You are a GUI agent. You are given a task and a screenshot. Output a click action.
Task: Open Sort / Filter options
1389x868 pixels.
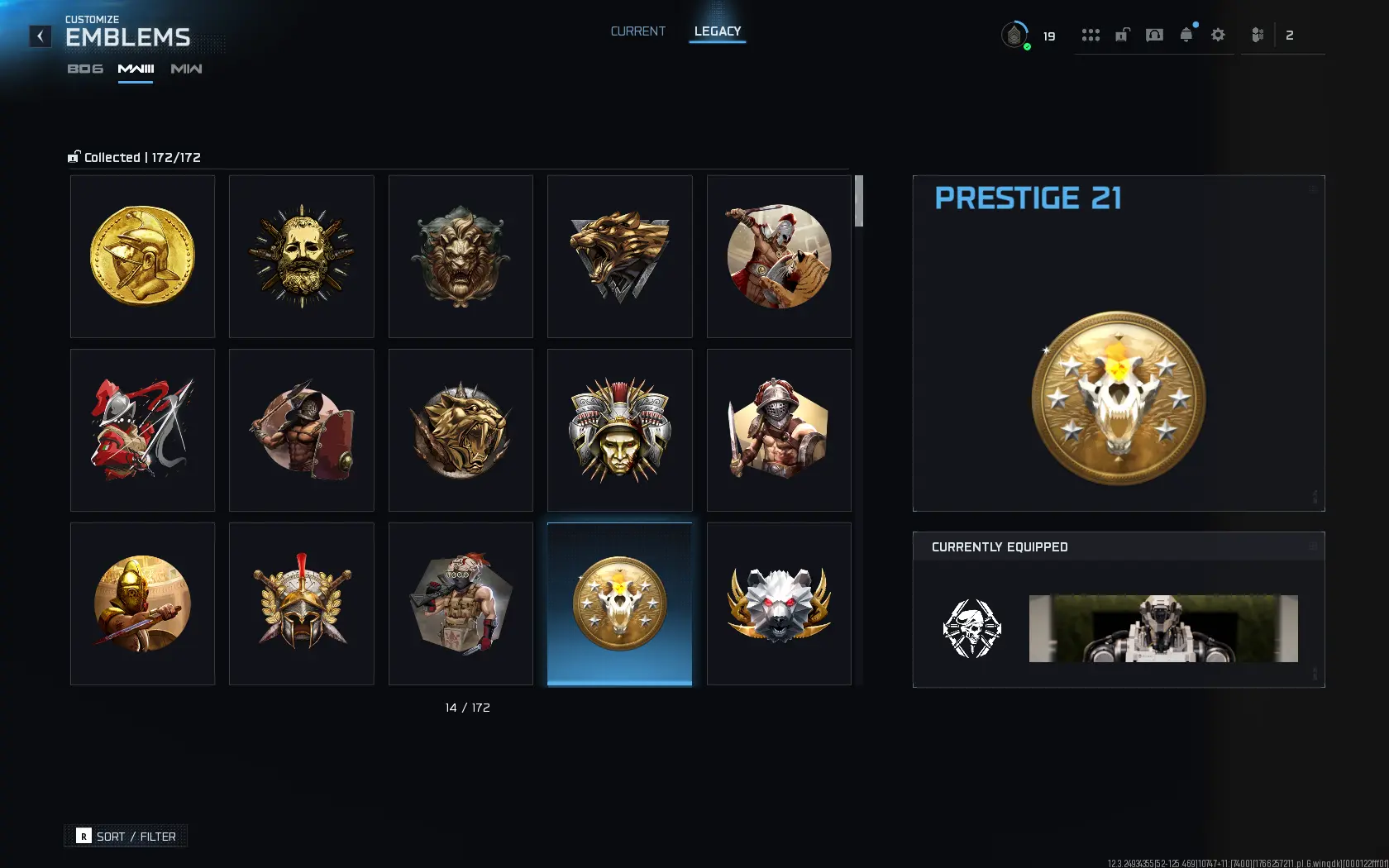click(126, 836)
